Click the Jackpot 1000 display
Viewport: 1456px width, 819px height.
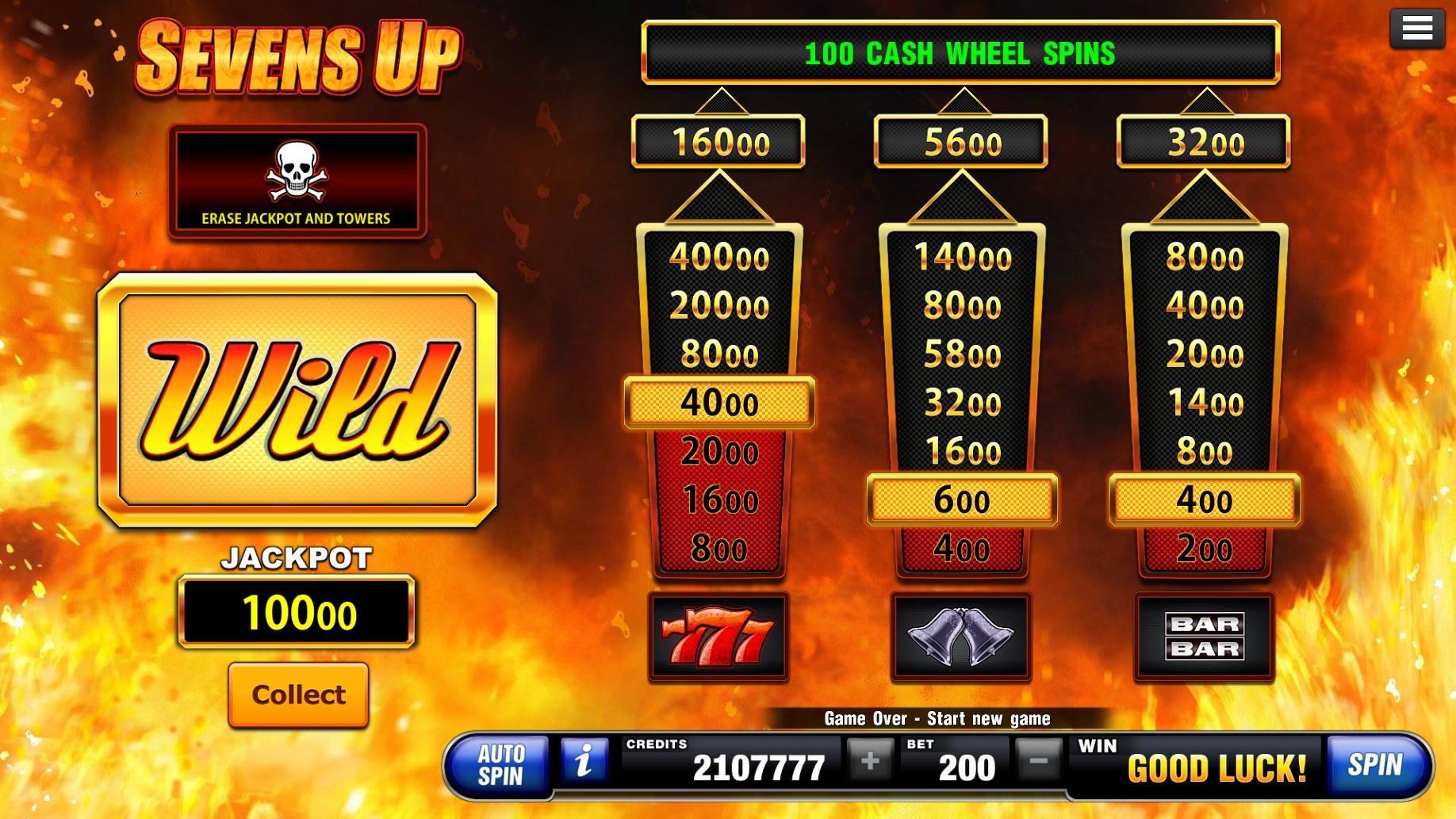tap(297, 612)
